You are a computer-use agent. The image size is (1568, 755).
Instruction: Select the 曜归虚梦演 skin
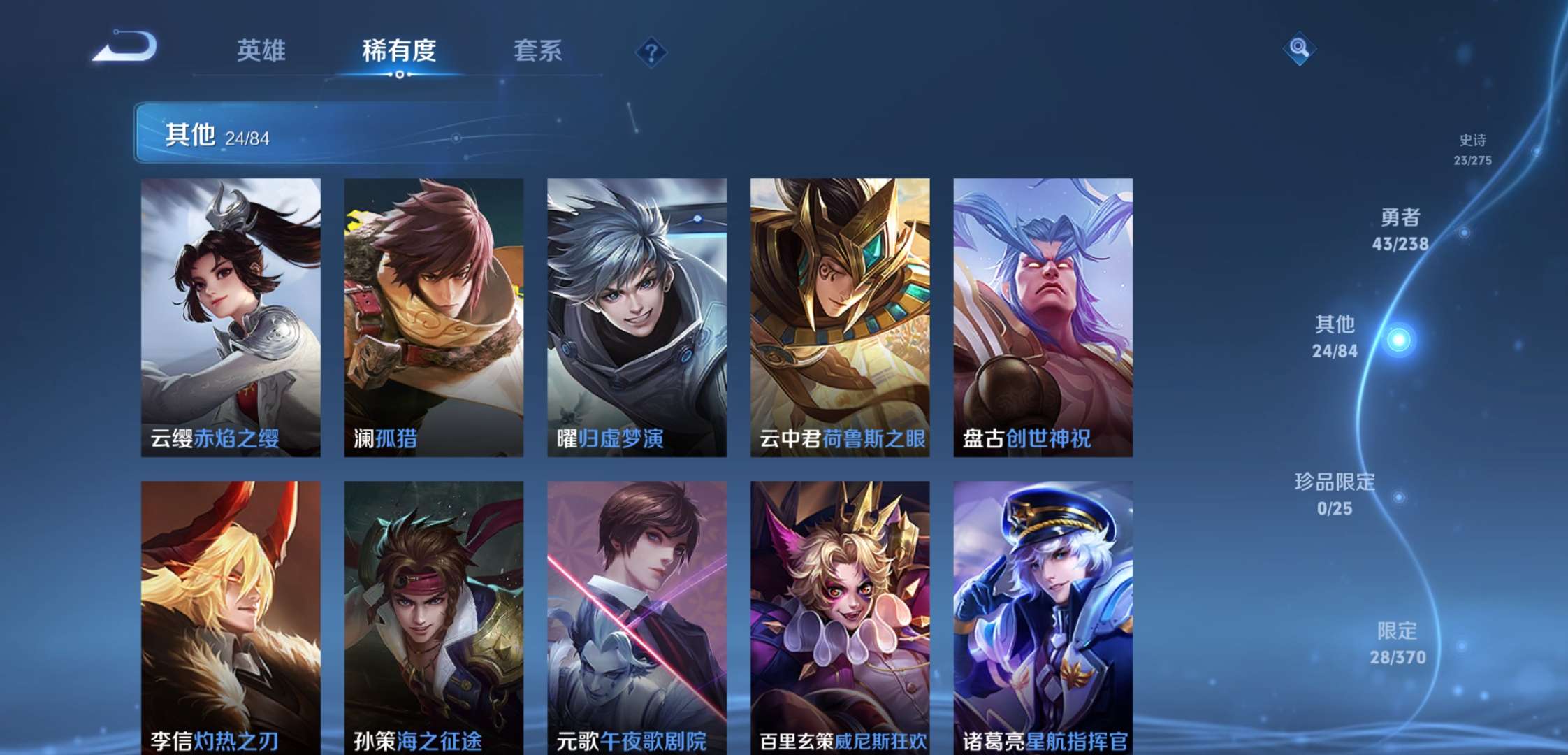click(634, 315)
